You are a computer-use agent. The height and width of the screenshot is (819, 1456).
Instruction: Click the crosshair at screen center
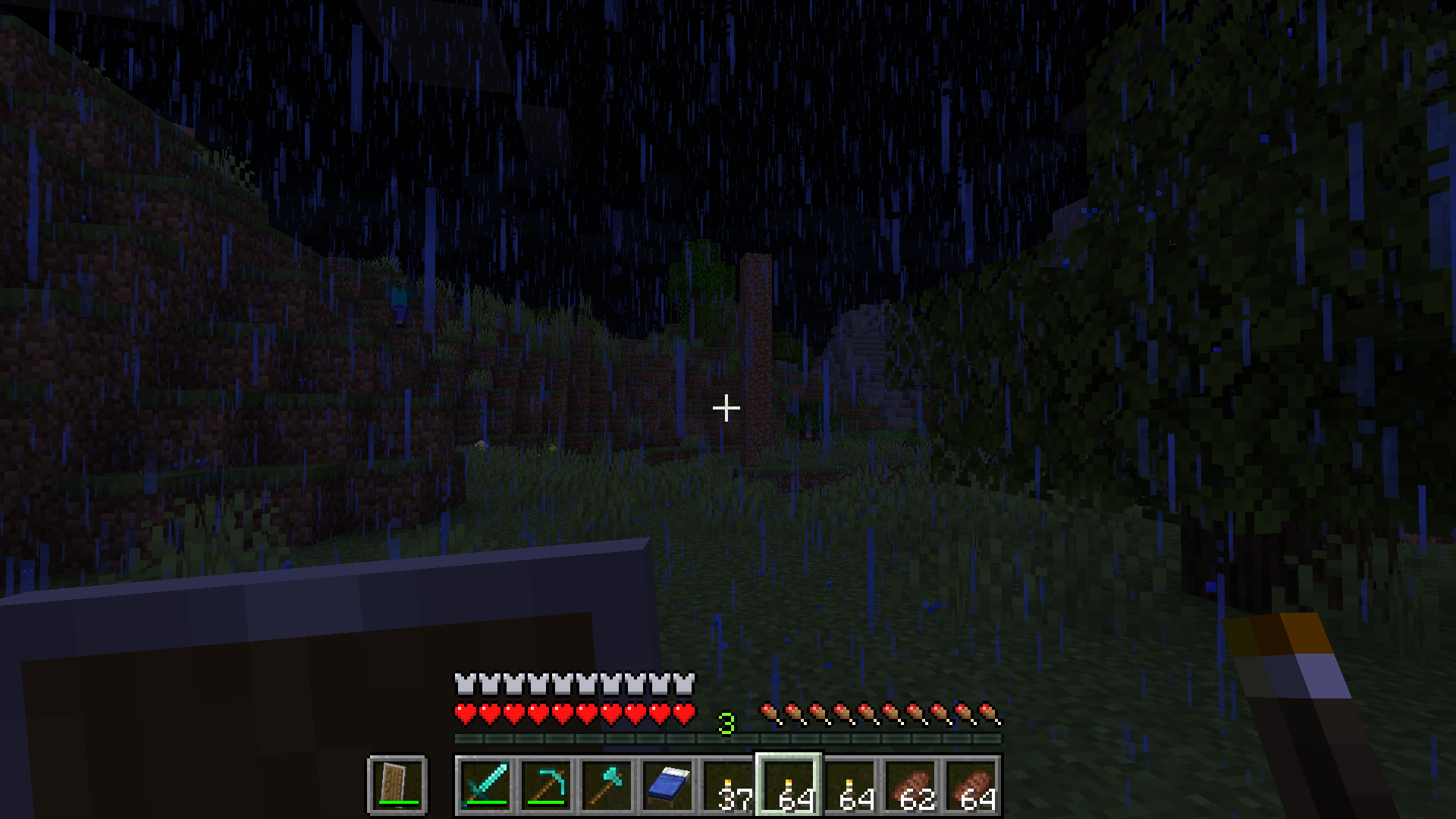pos(726,407)
